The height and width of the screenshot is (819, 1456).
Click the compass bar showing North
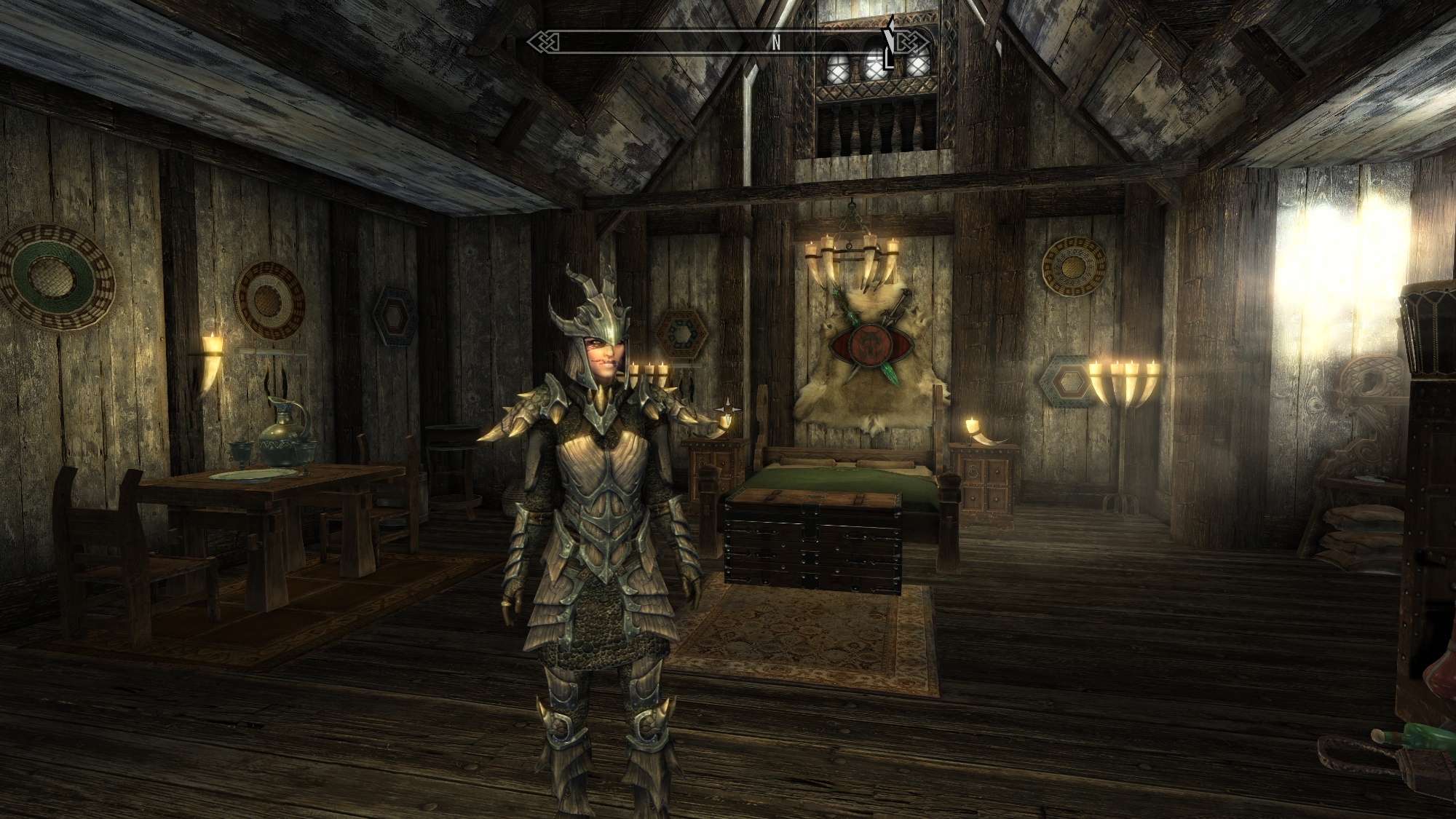(728, 42)
